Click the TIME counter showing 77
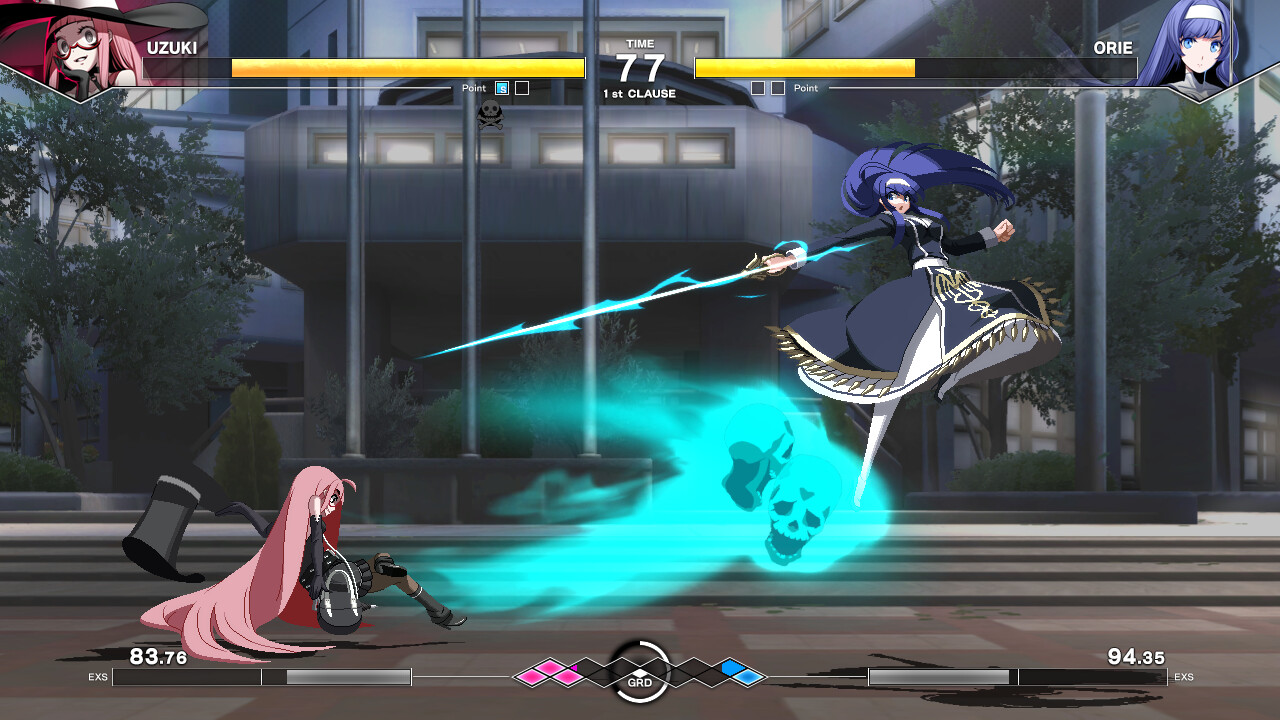Screen dimensions: 1280x720 pos(639,66)
